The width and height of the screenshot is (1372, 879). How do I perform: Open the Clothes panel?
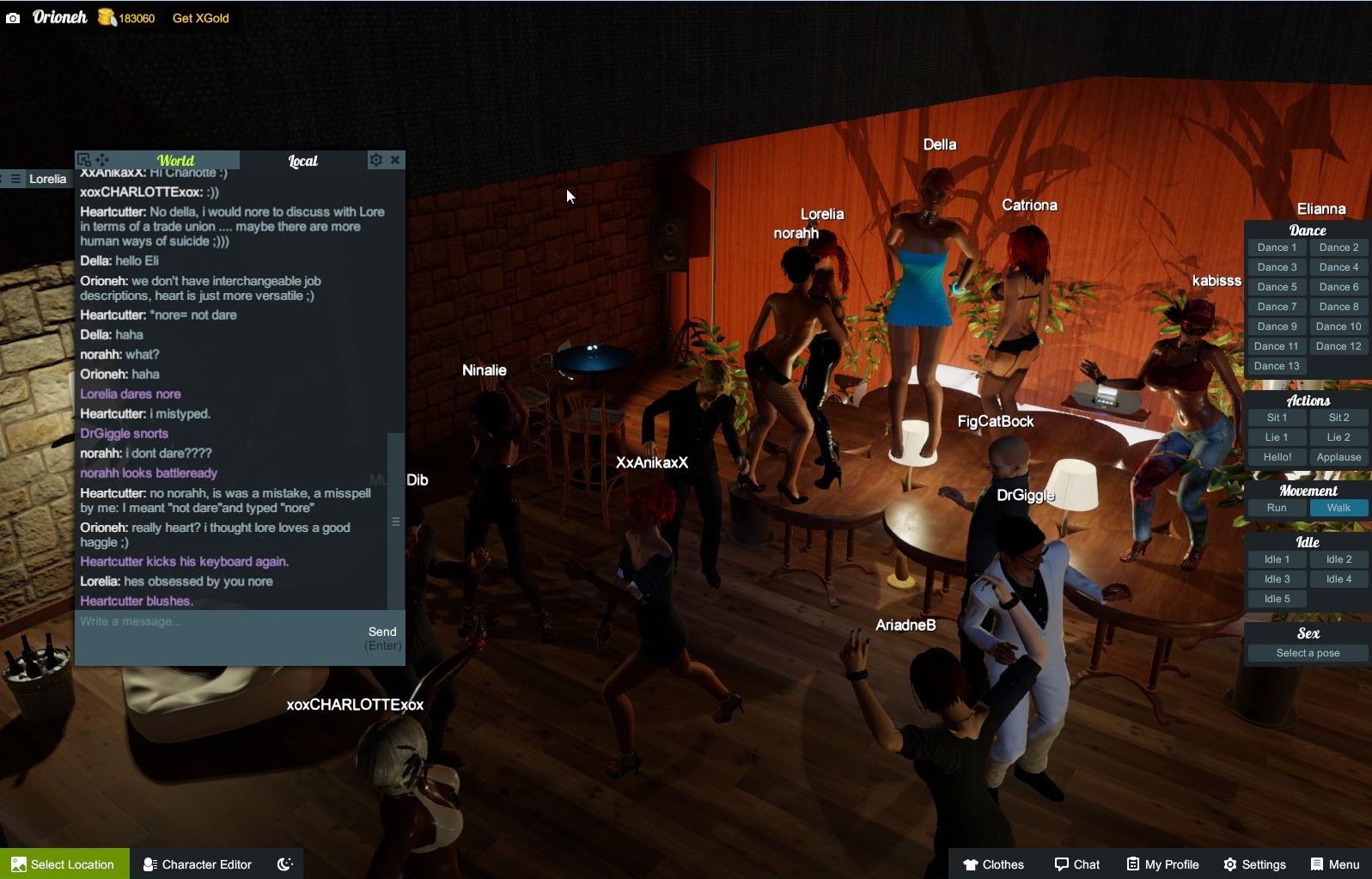pyautogui.click(x=995, y=864)
